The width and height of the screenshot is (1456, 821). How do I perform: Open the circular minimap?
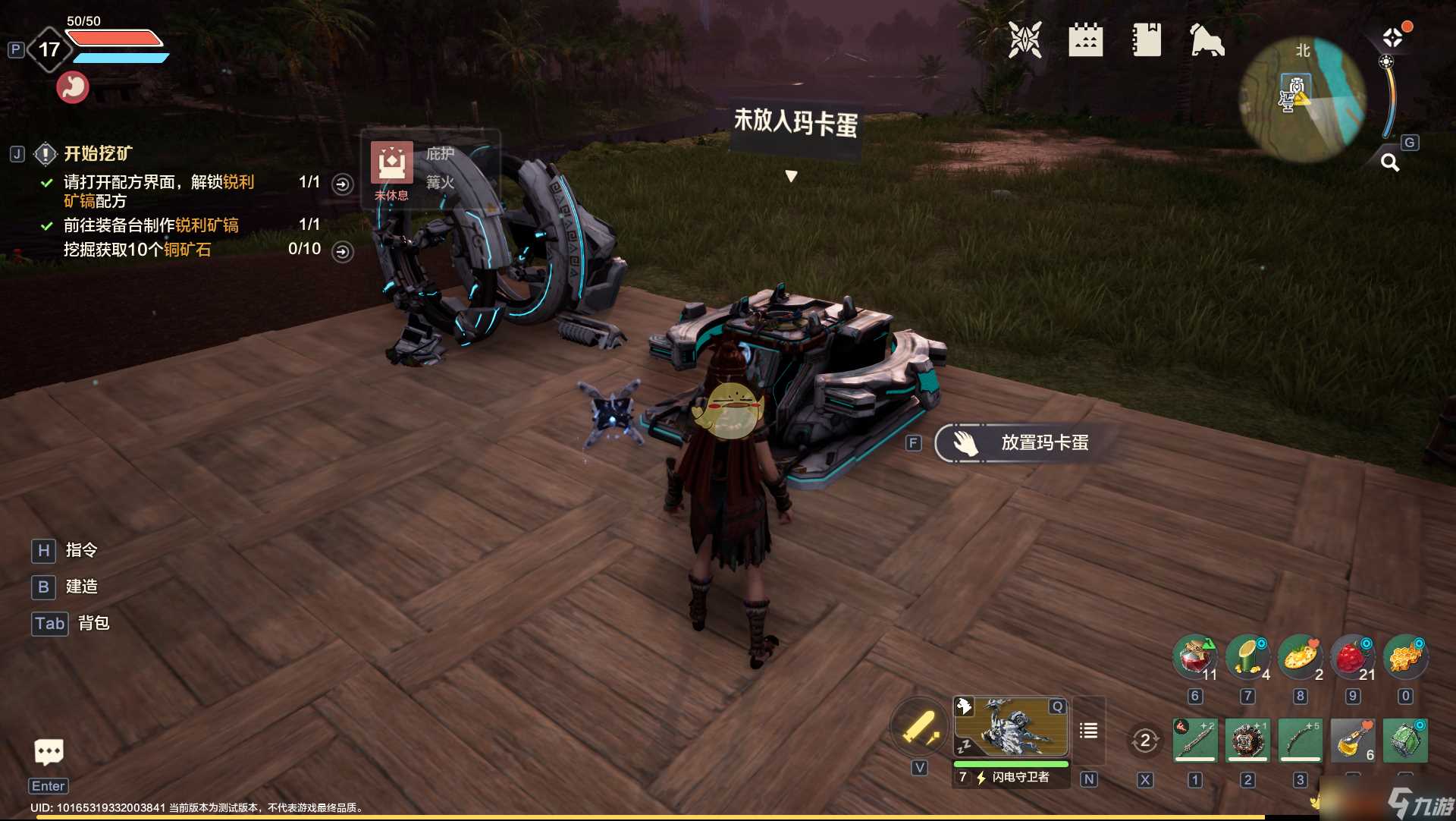click(x=1302, y=99)
